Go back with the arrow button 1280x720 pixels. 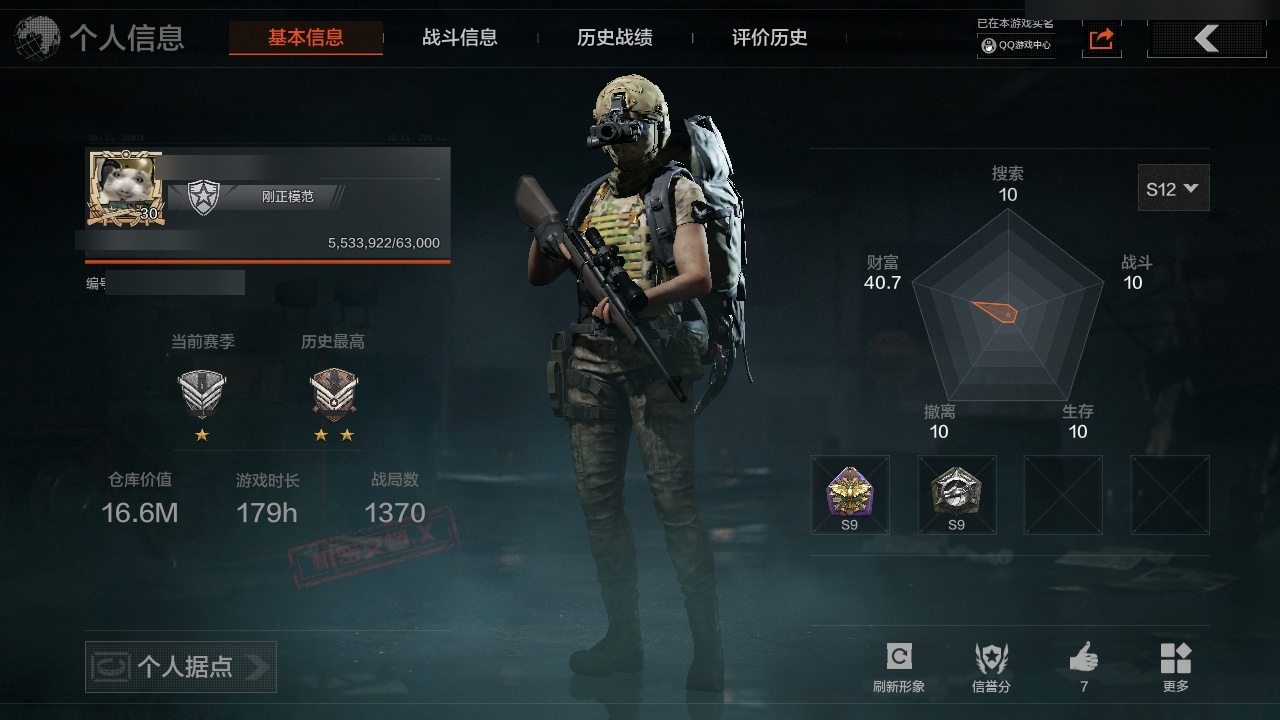[x=1206, y=39]
